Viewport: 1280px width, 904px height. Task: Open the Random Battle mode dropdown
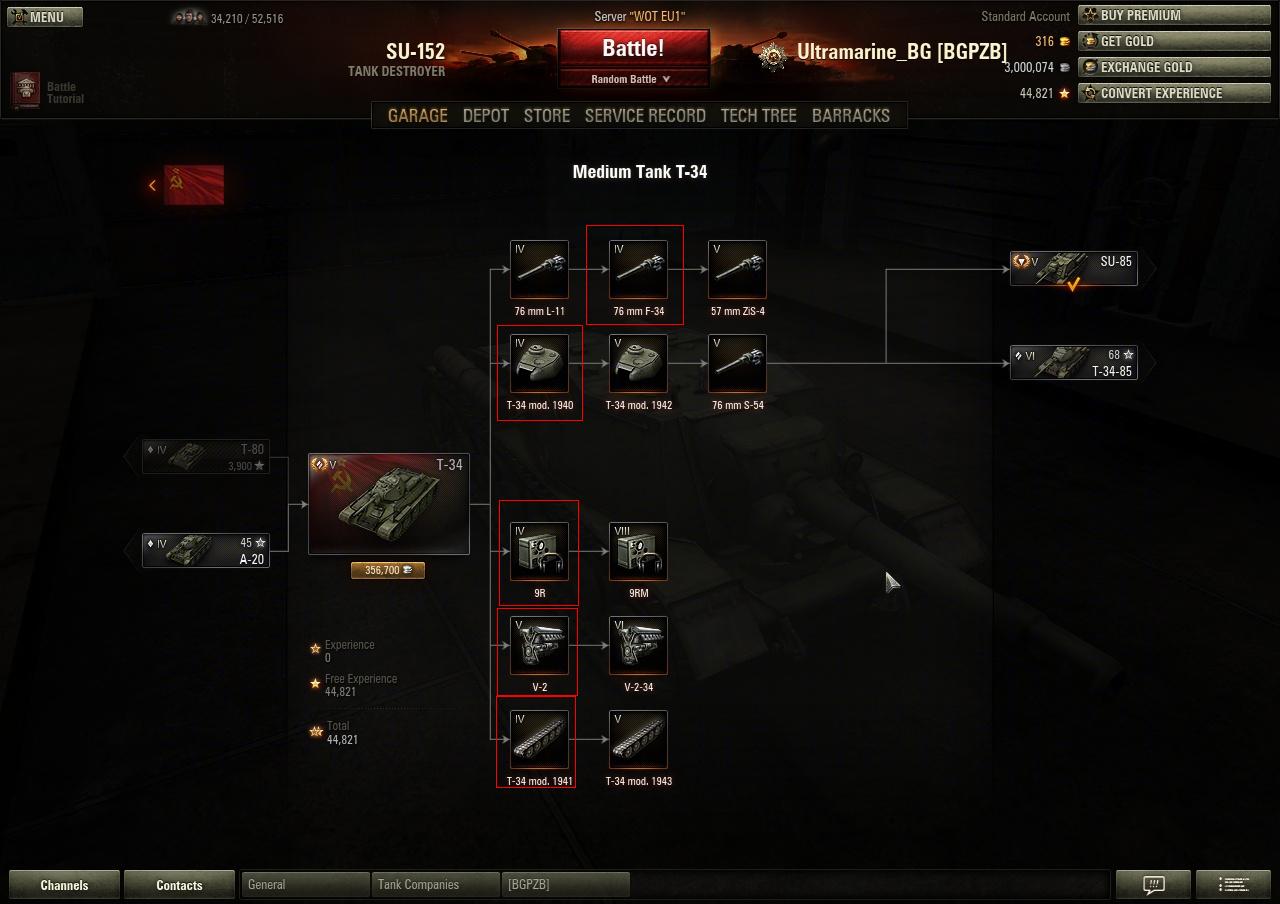[x=632, y=79]
